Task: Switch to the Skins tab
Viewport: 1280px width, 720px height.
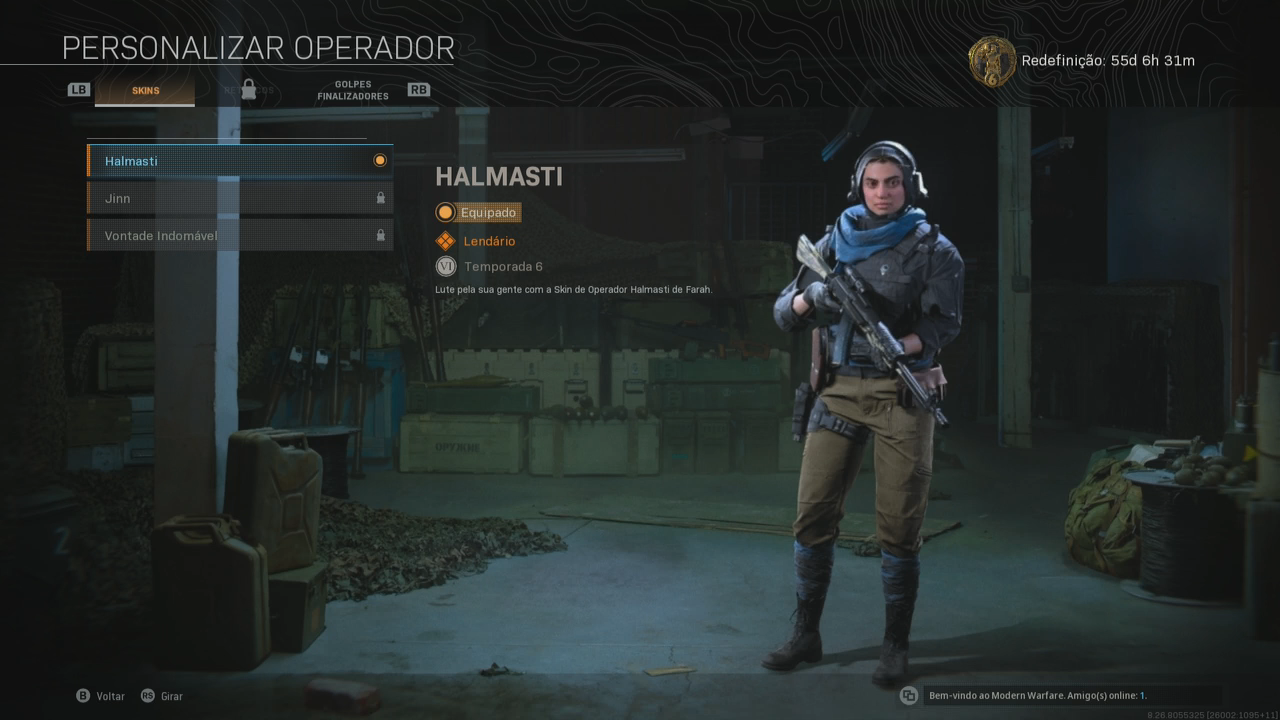Action: 145,91
